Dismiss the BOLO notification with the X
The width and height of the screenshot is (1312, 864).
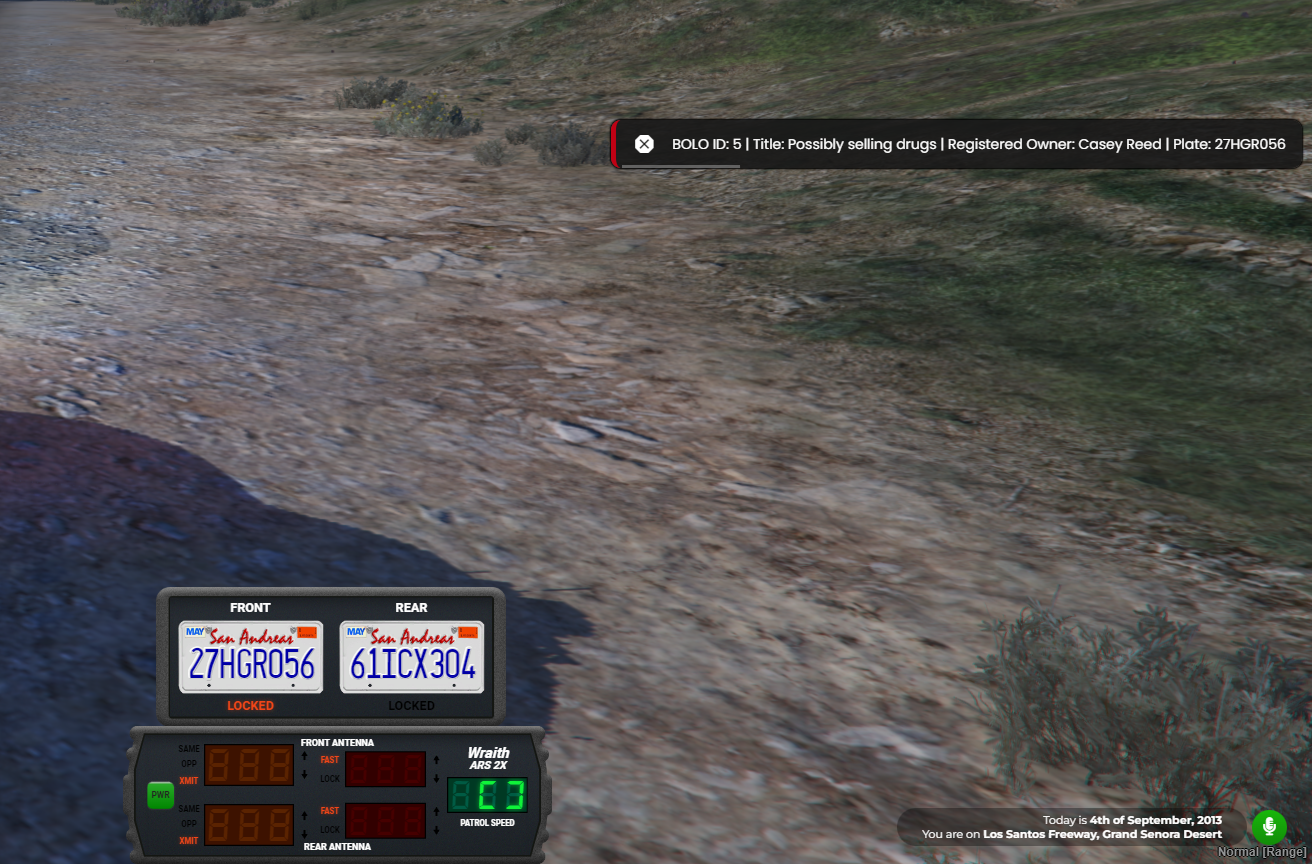pos(644,144)
